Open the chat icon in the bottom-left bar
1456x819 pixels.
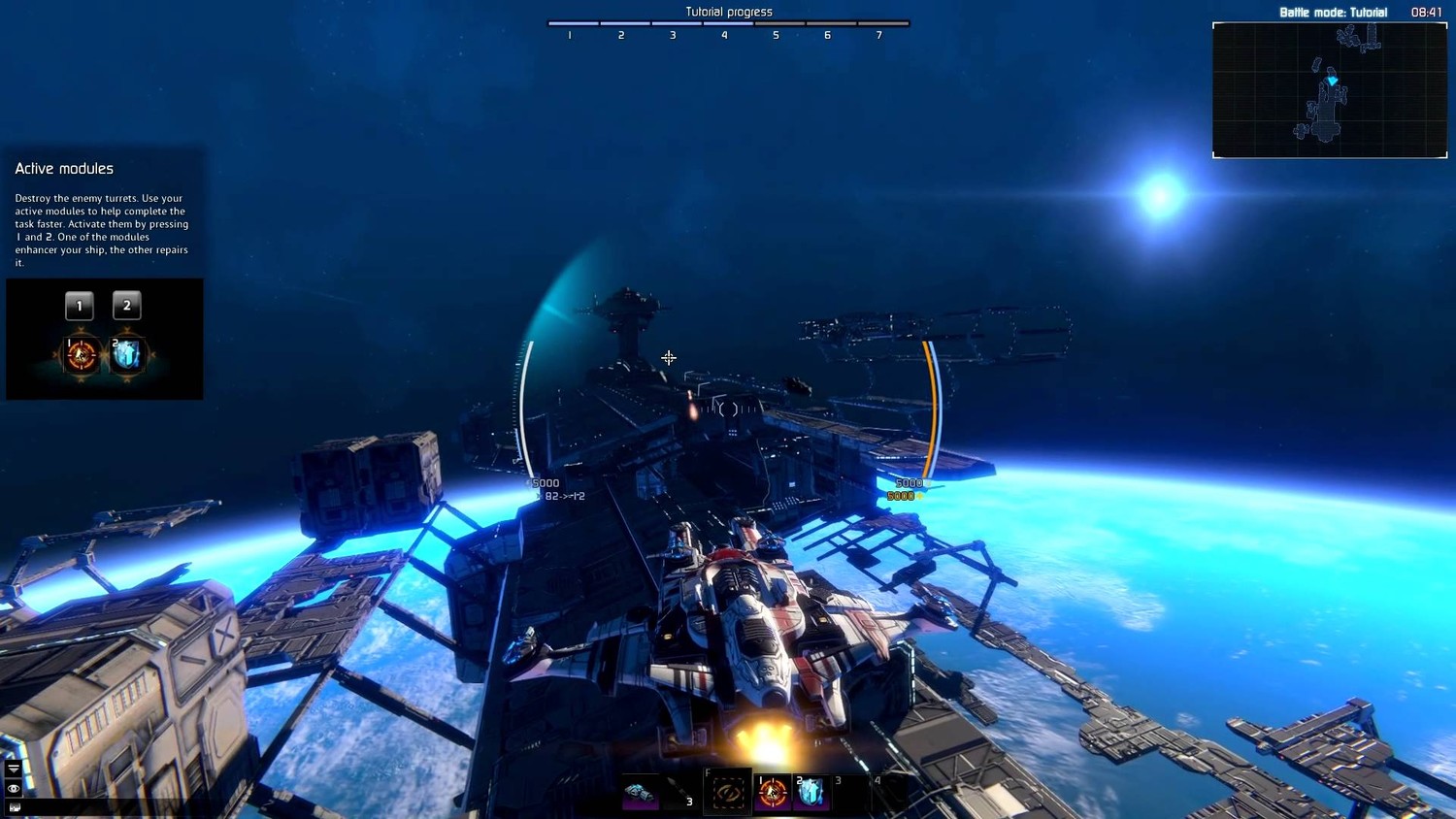click(14, 807)
